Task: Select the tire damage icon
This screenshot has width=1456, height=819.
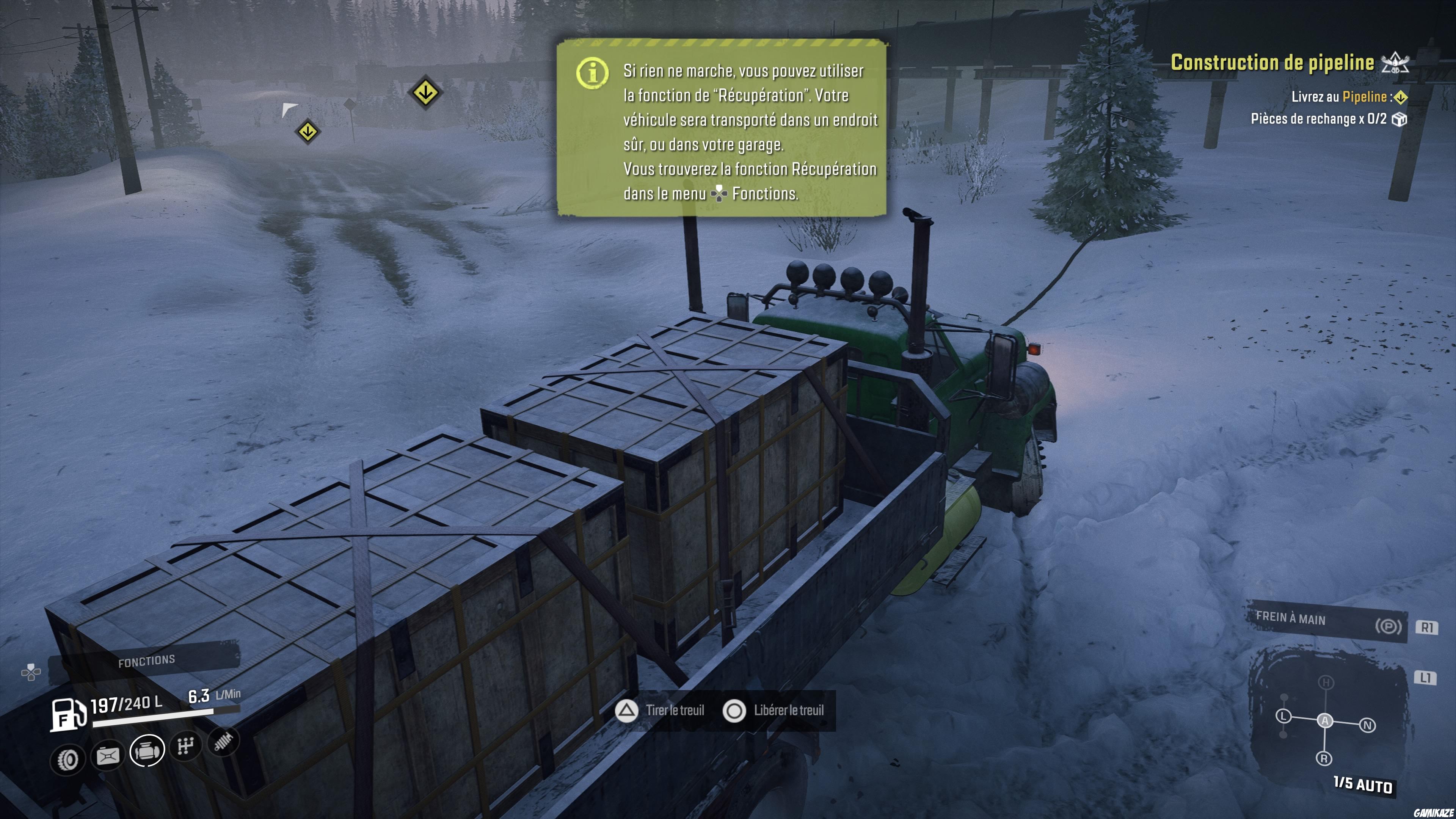Action: pos(68,759)
